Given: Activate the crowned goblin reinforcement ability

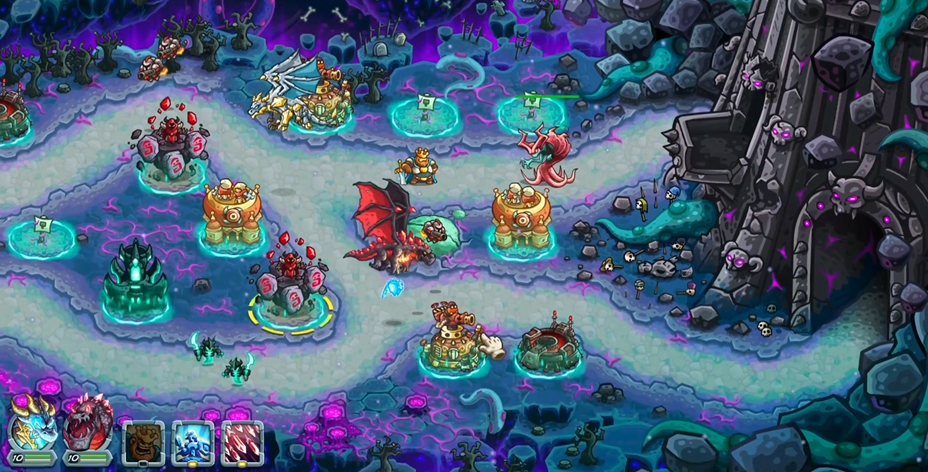Looking at the screenshot, I should tap(143, 440).
